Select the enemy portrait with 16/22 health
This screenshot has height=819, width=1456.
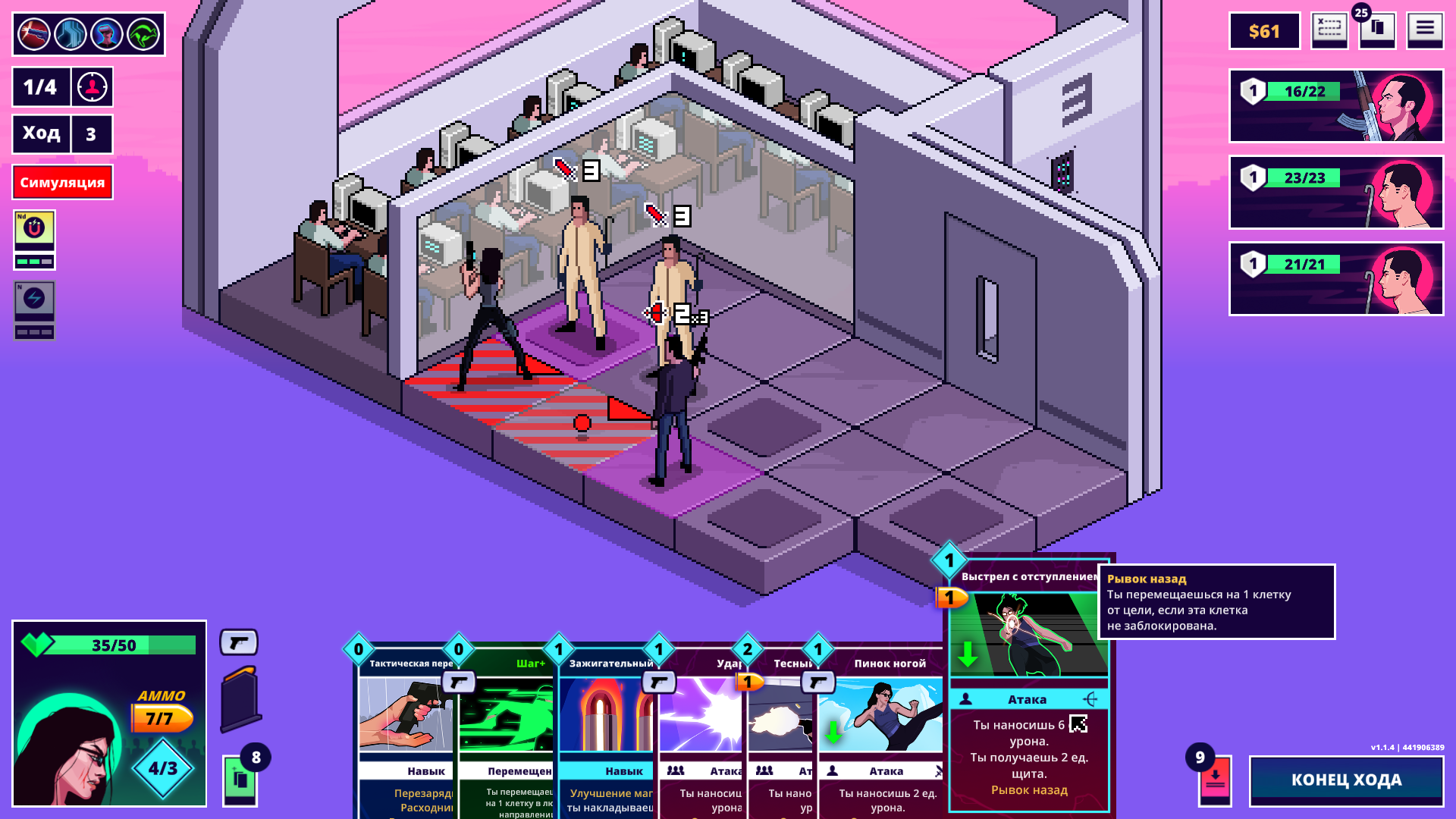1335,105
